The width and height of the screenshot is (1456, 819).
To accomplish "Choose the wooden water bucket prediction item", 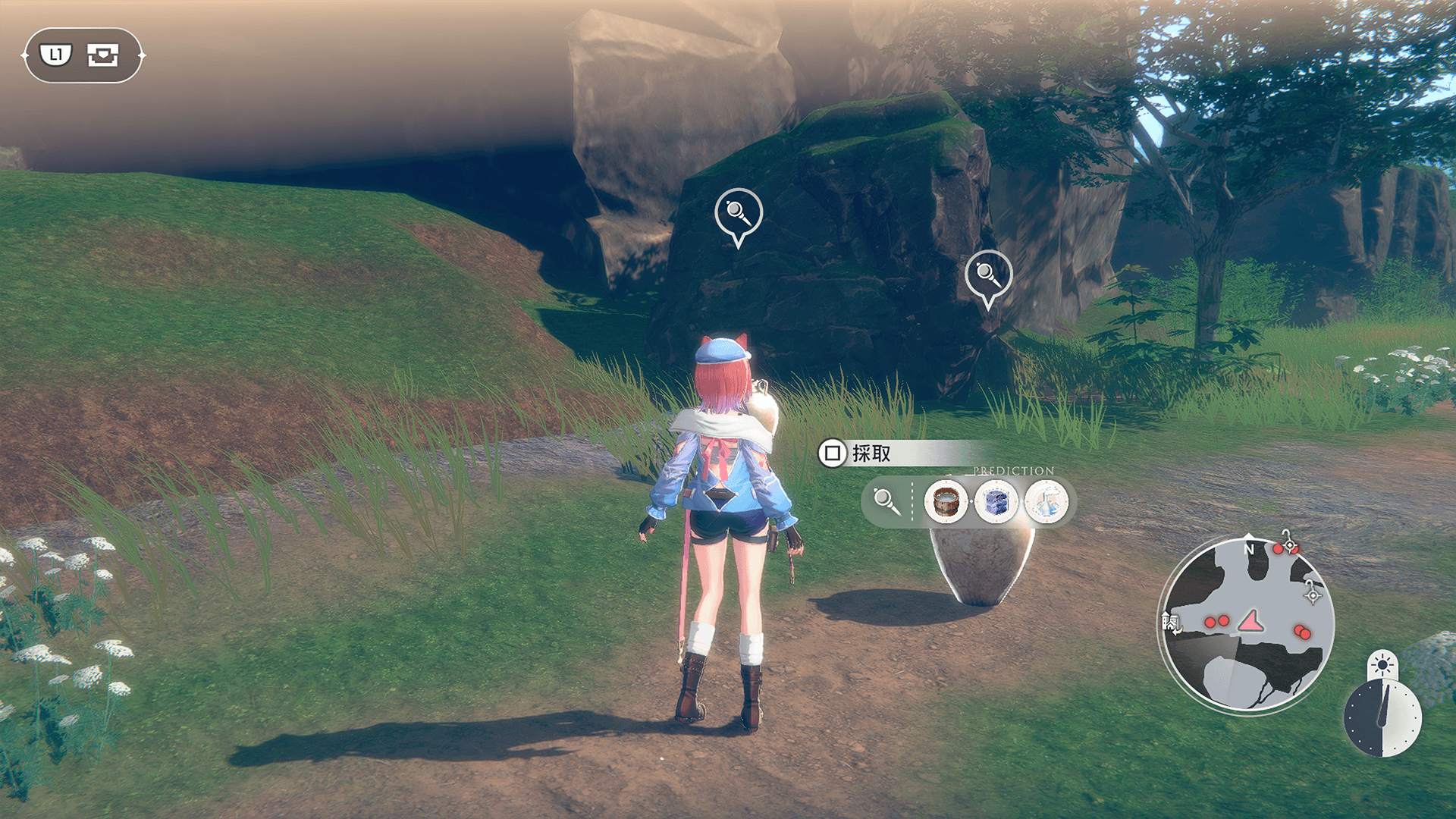I will click(x=946, y=501).
